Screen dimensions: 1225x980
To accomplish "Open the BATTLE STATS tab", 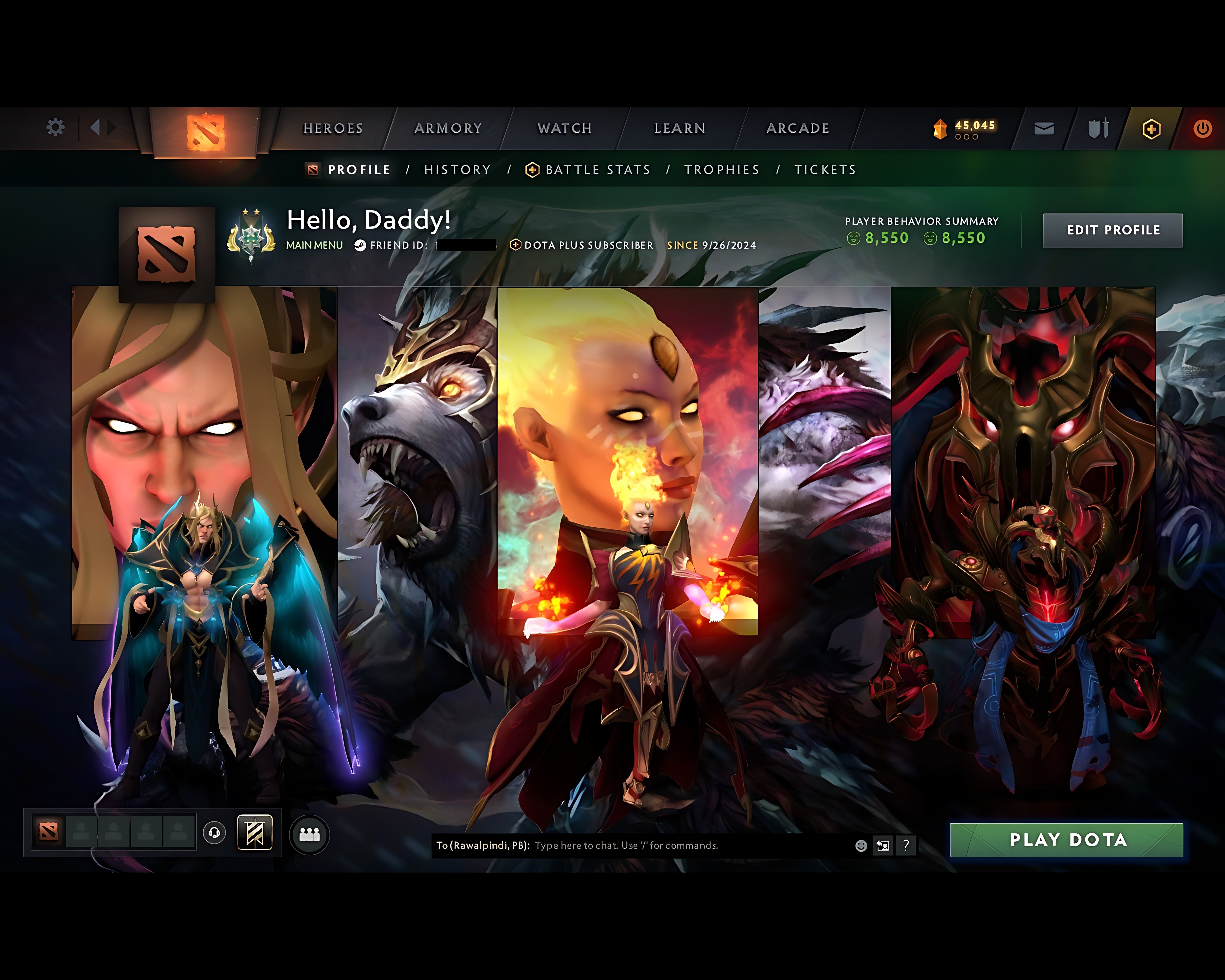I will pos(597,169).
